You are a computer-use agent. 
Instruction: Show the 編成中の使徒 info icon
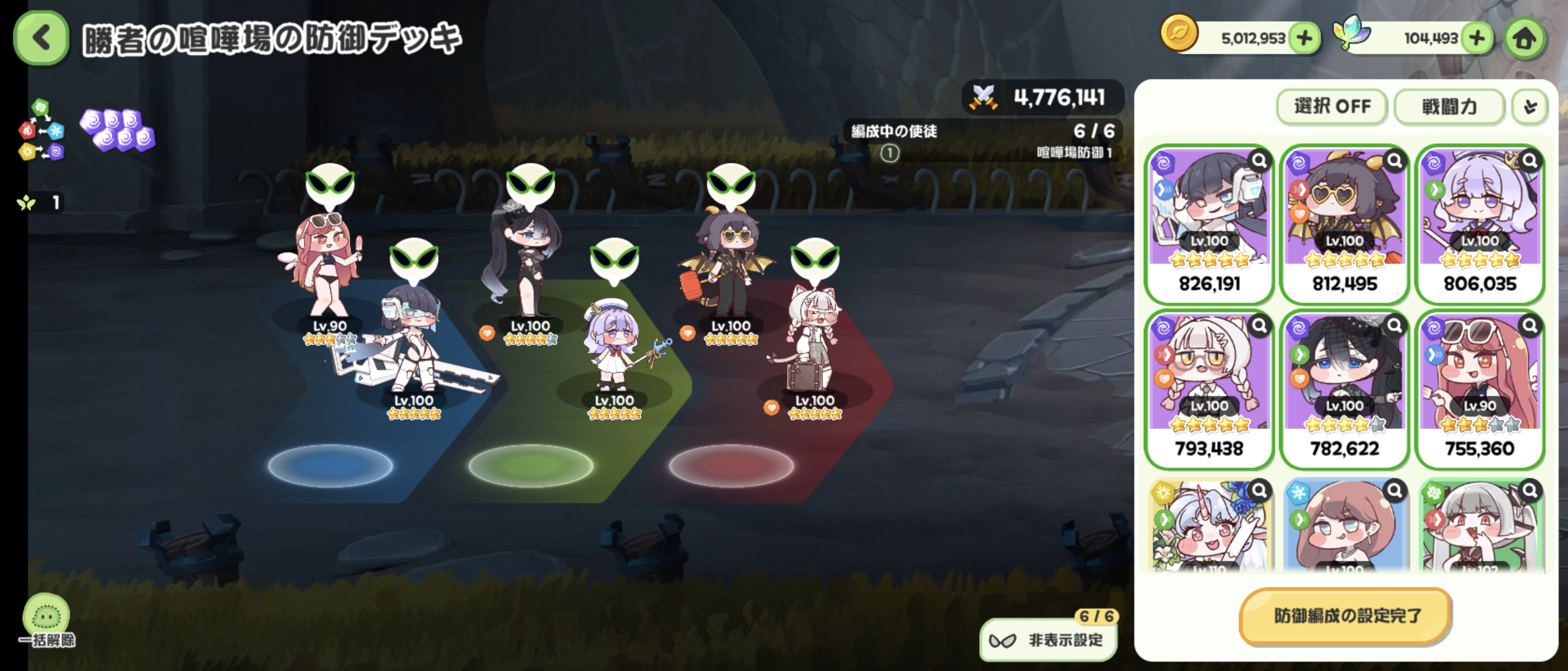889,153
